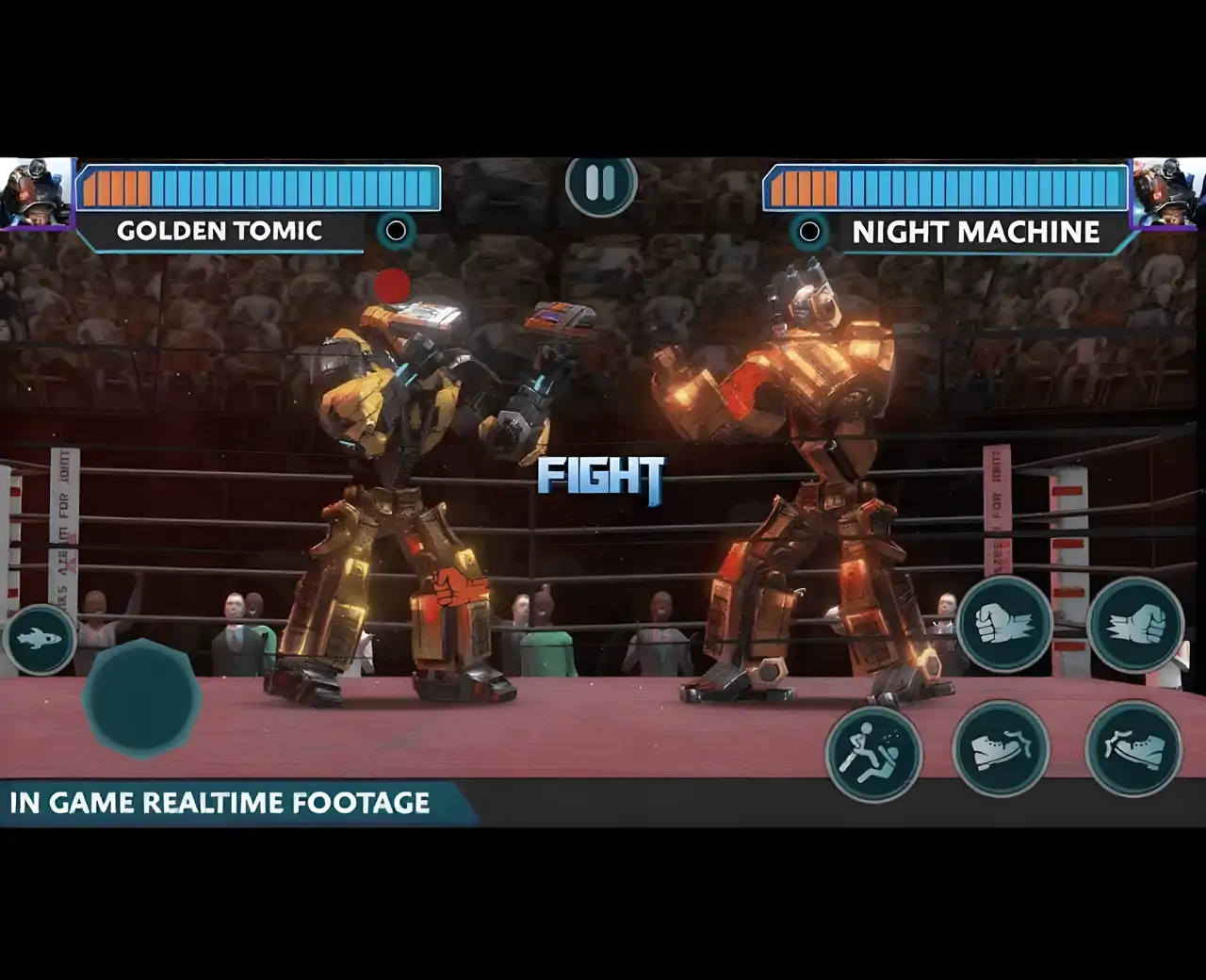Launch the rocket special attack
Viewport: 1206px width, 980px height.
tap(40, 639)
